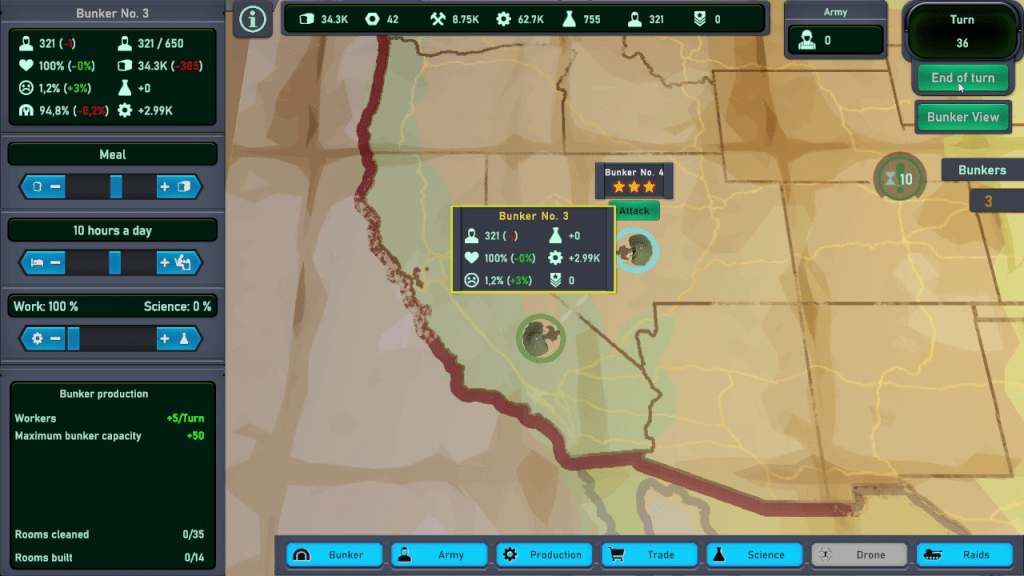Shift allocation toward Science
The width and height of the screenshot is (1024, 576).
pos(176,339)
